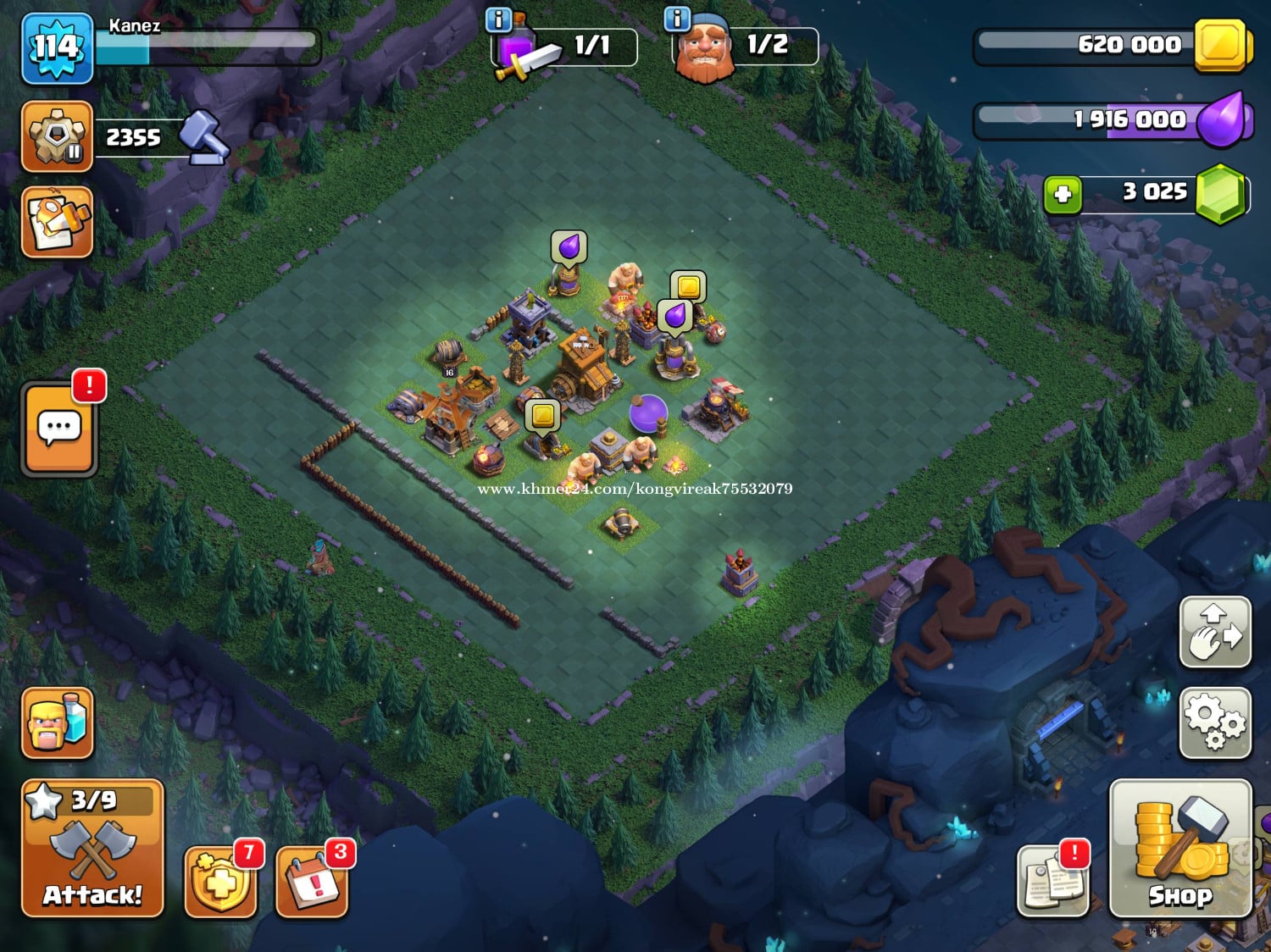Show info for the 1/1 sword counter
This screenshot has width=1271, height=952.
coord(498,19)
